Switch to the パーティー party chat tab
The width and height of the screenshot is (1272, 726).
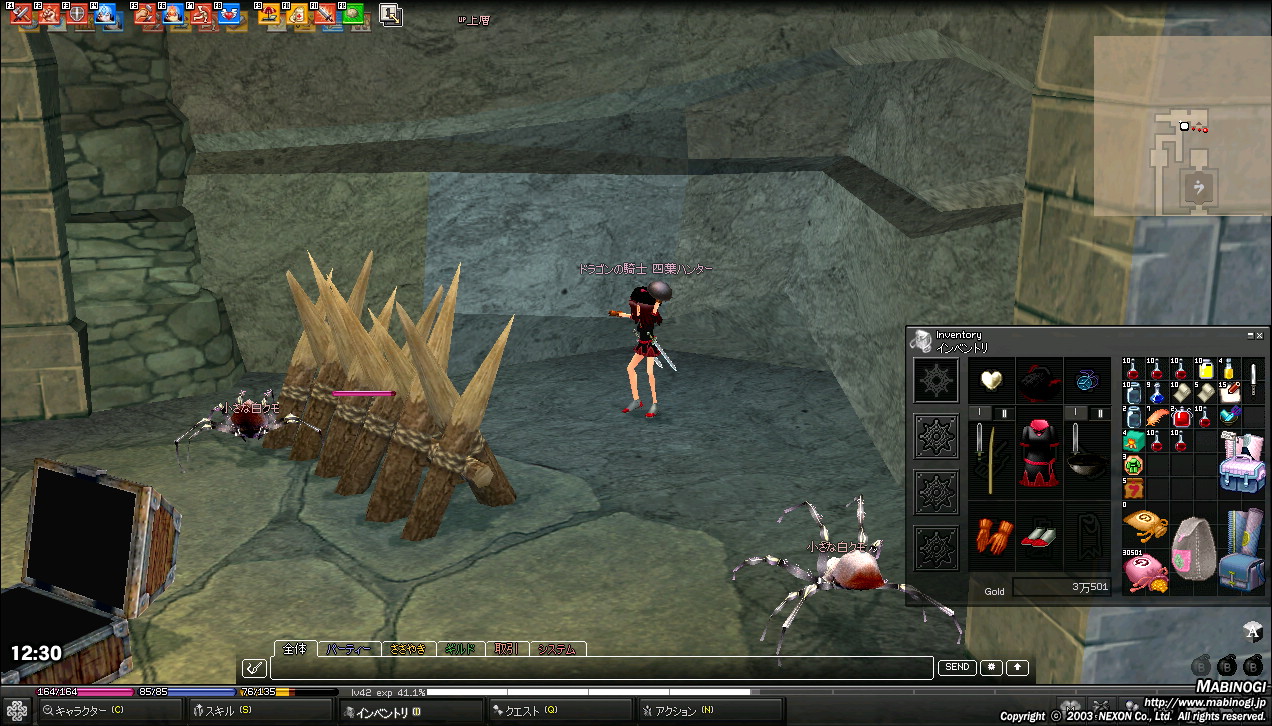(348, 649)
